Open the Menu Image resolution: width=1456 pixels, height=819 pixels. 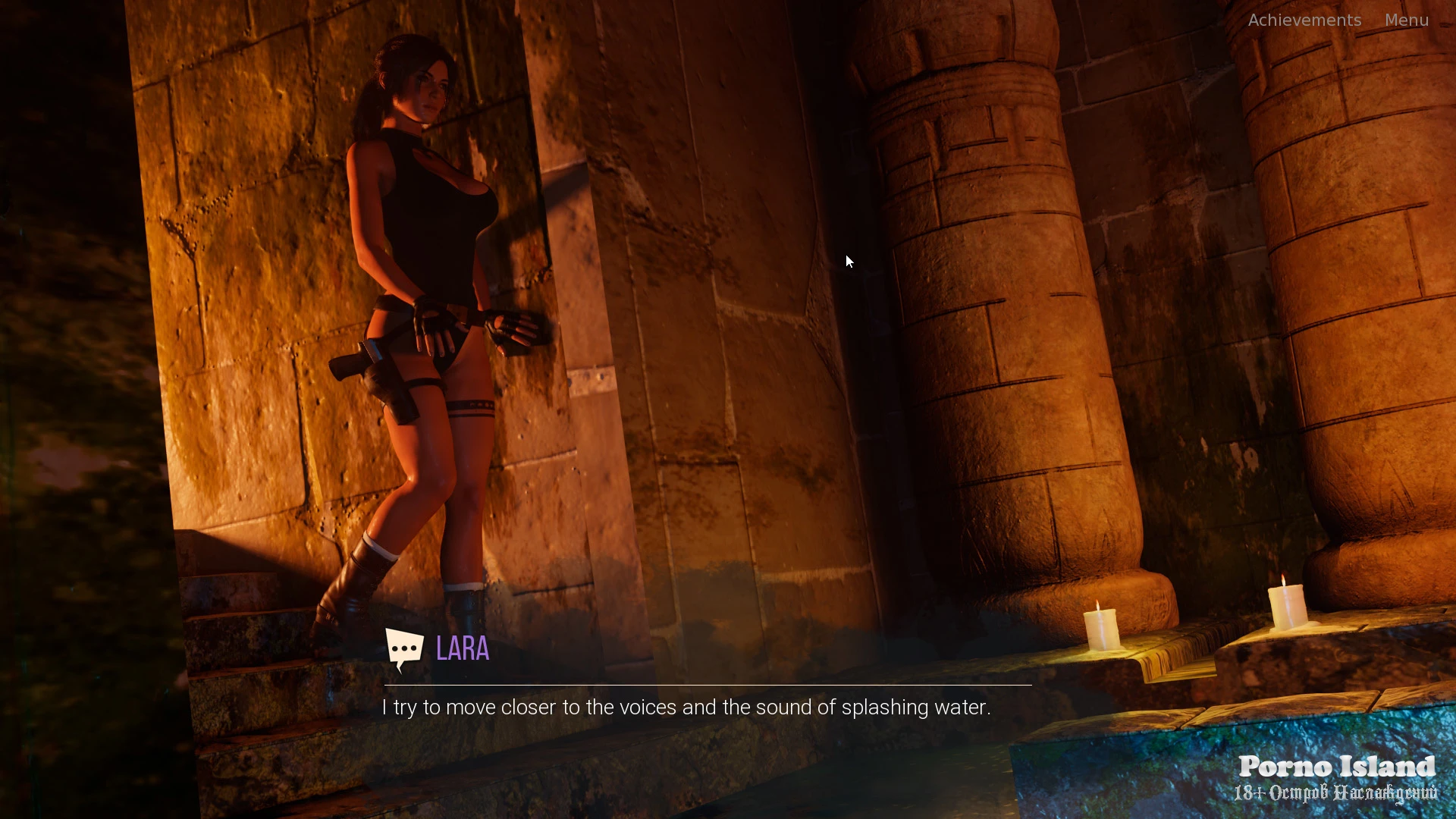point(1406,20)
